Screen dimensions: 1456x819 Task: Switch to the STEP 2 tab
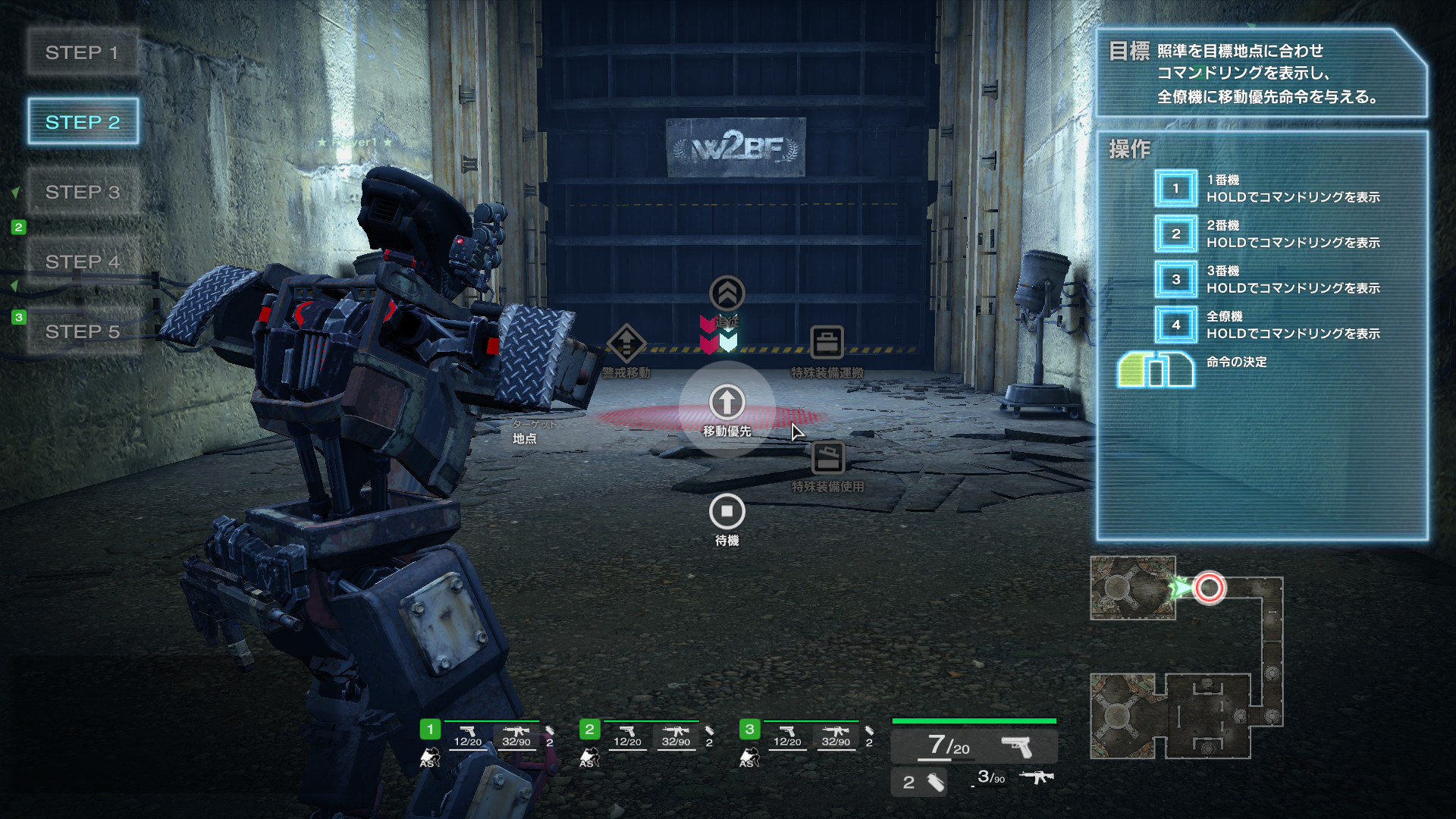[x=83, y=122]
